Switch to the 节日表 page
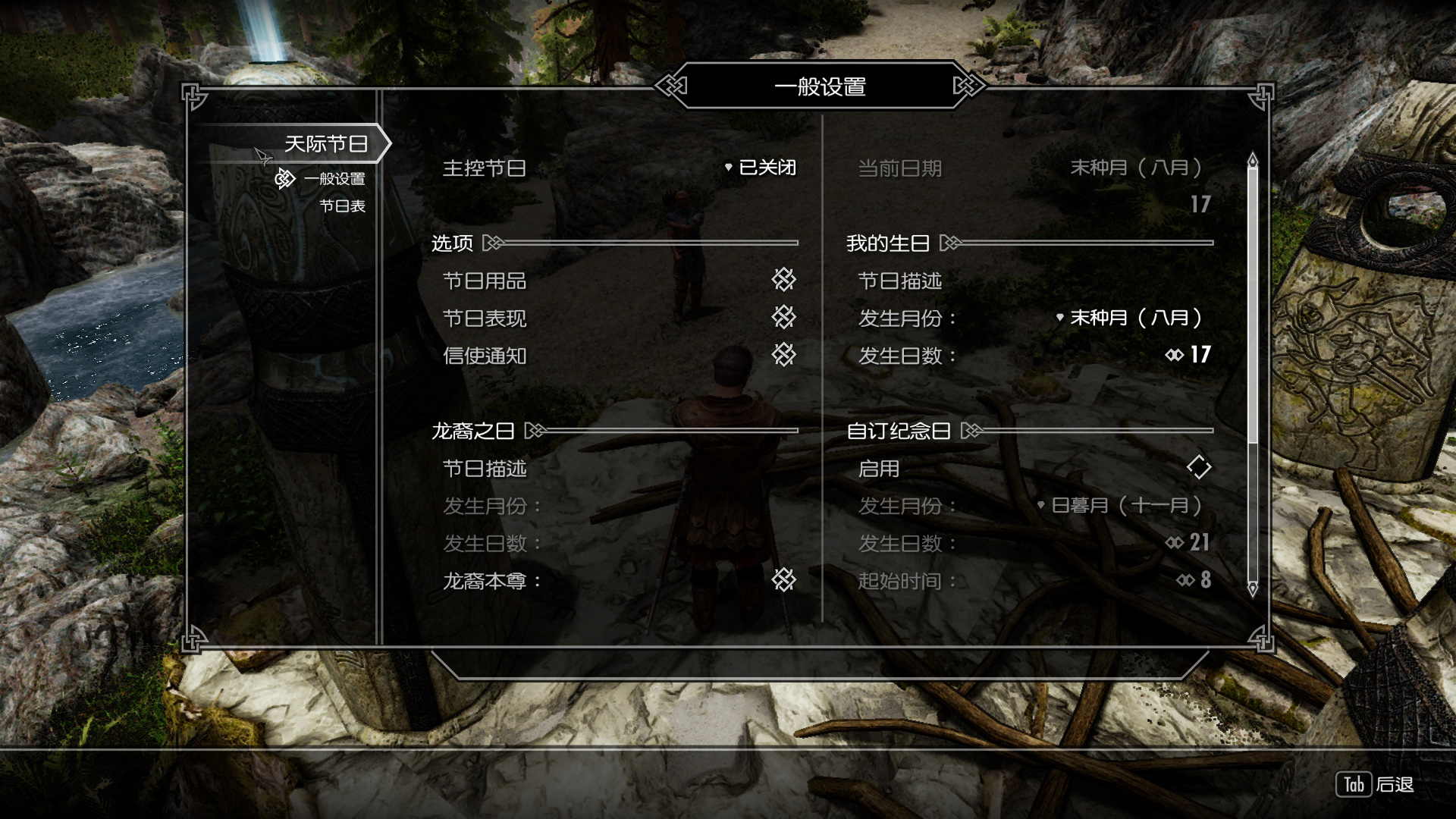 [x=342, y=206]
